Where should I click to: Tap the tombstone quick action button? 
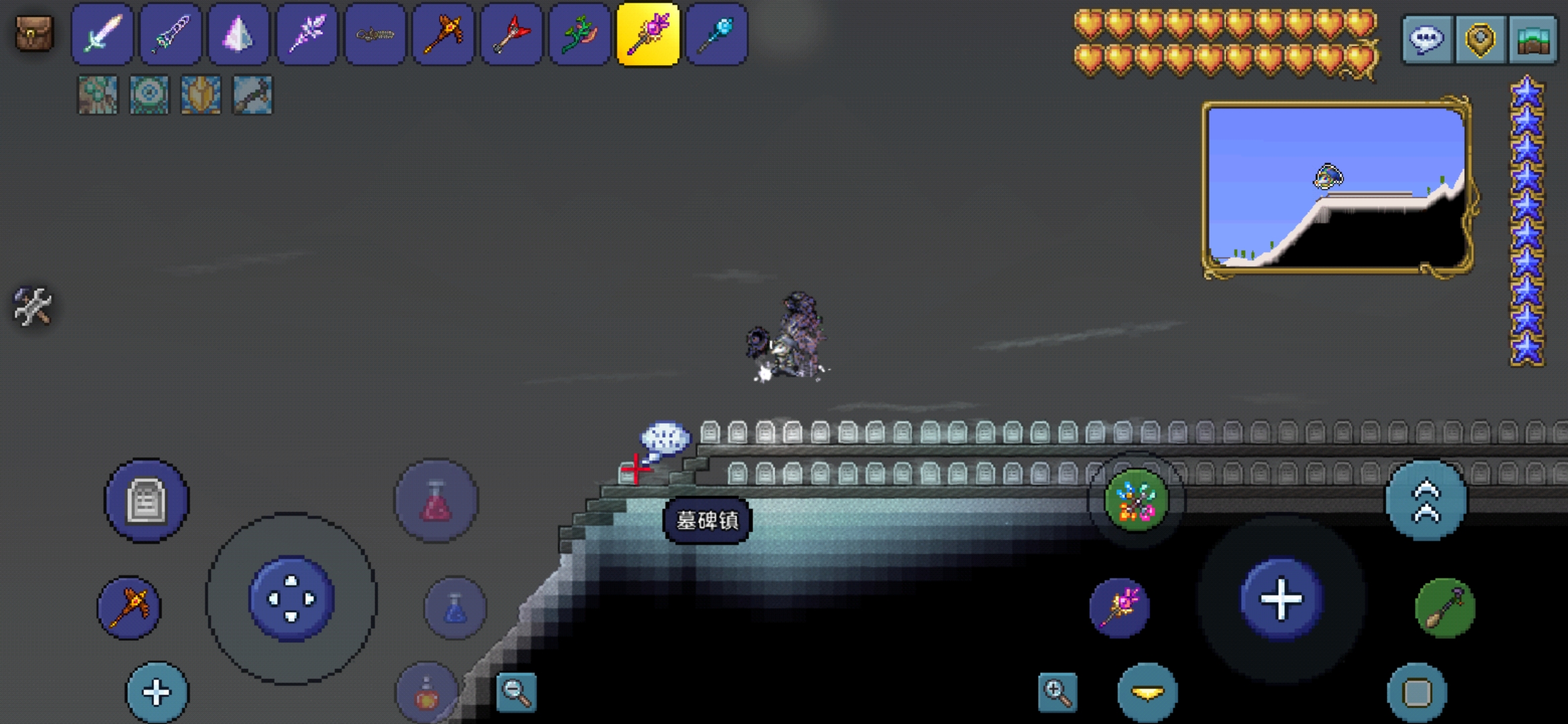(146, 500)
